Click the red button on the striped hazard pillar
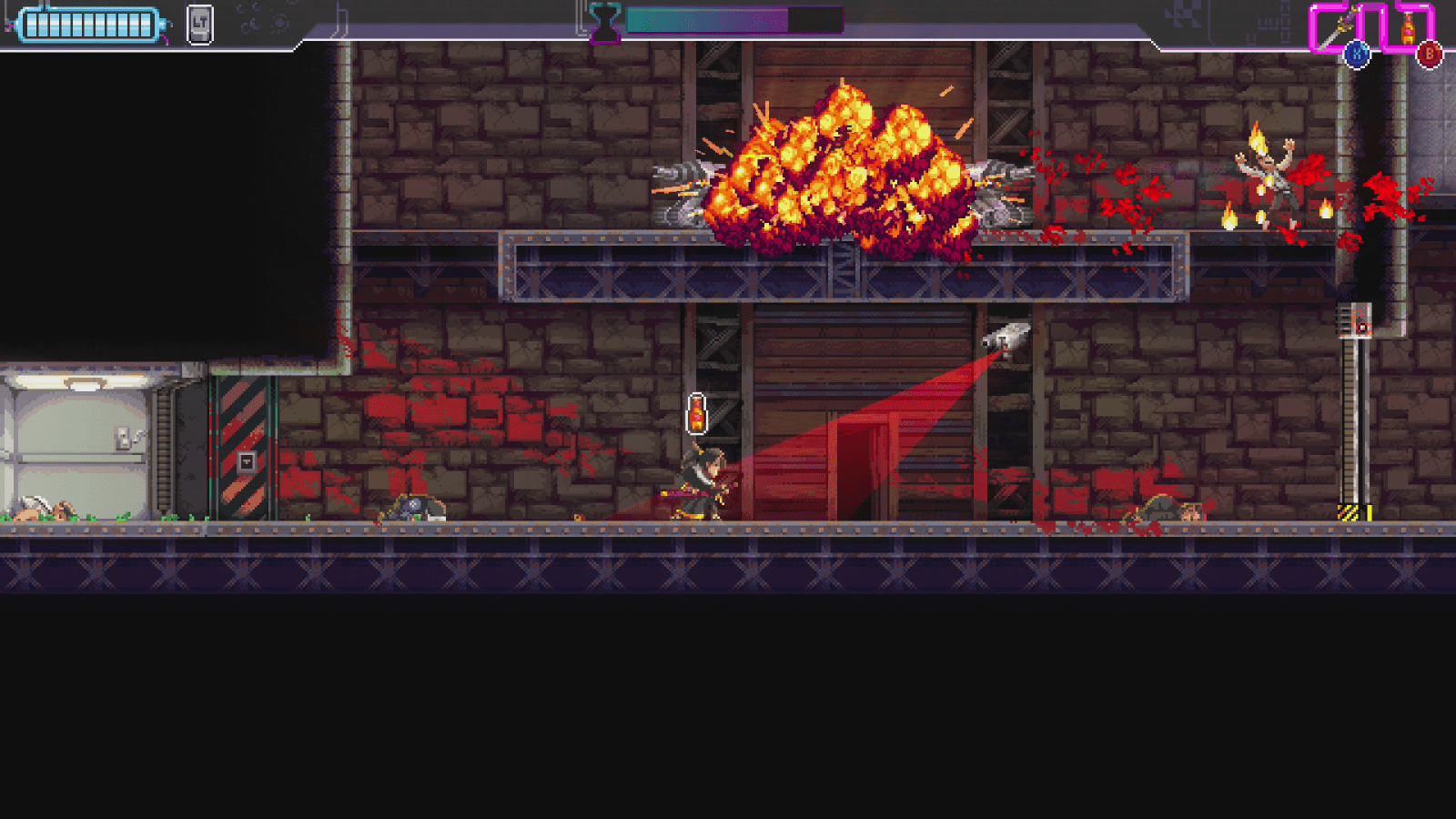Screen dimensions: 1456x819 (246, 462)
